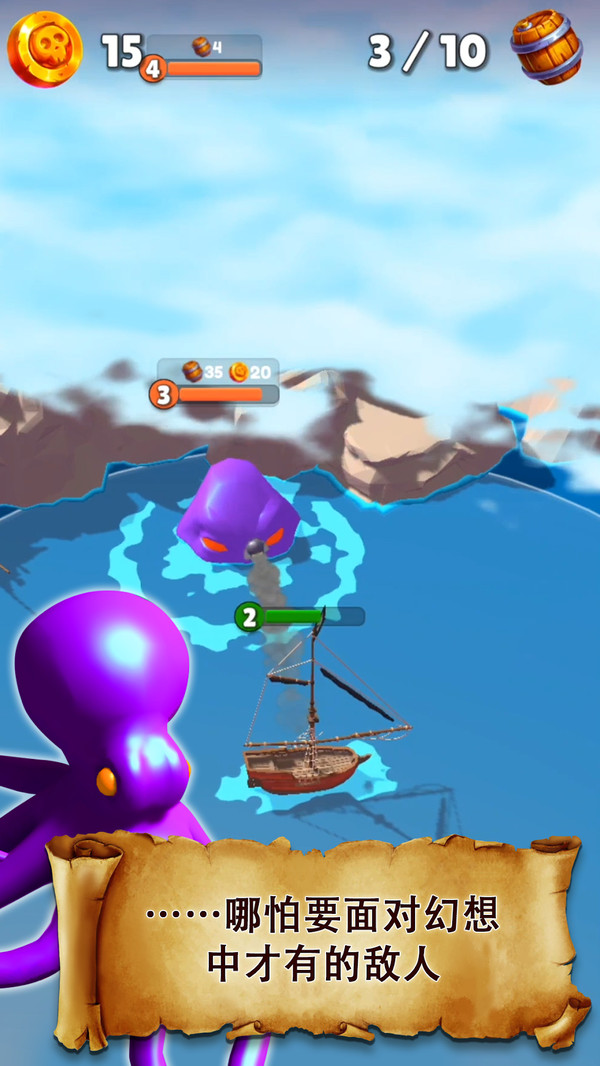This screenshot has height=1066, width=600.
Task: Tap the gold skull coin icon
Action: tap(45, 49)
